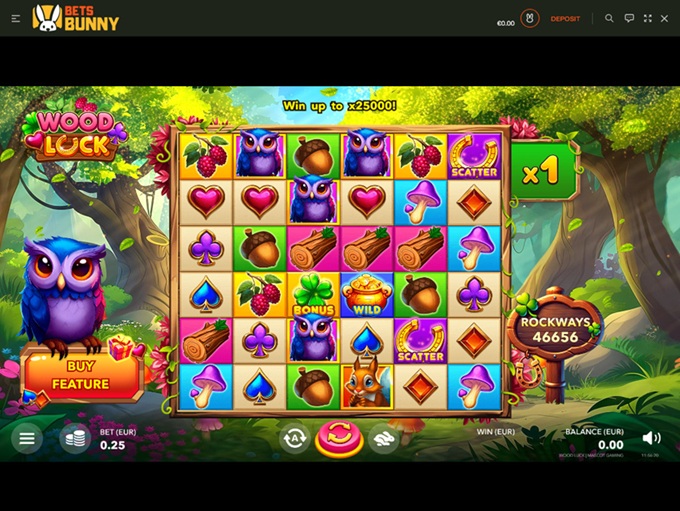
Task: Toggle fullscreen mode for the game
Action: coord(648,18)
